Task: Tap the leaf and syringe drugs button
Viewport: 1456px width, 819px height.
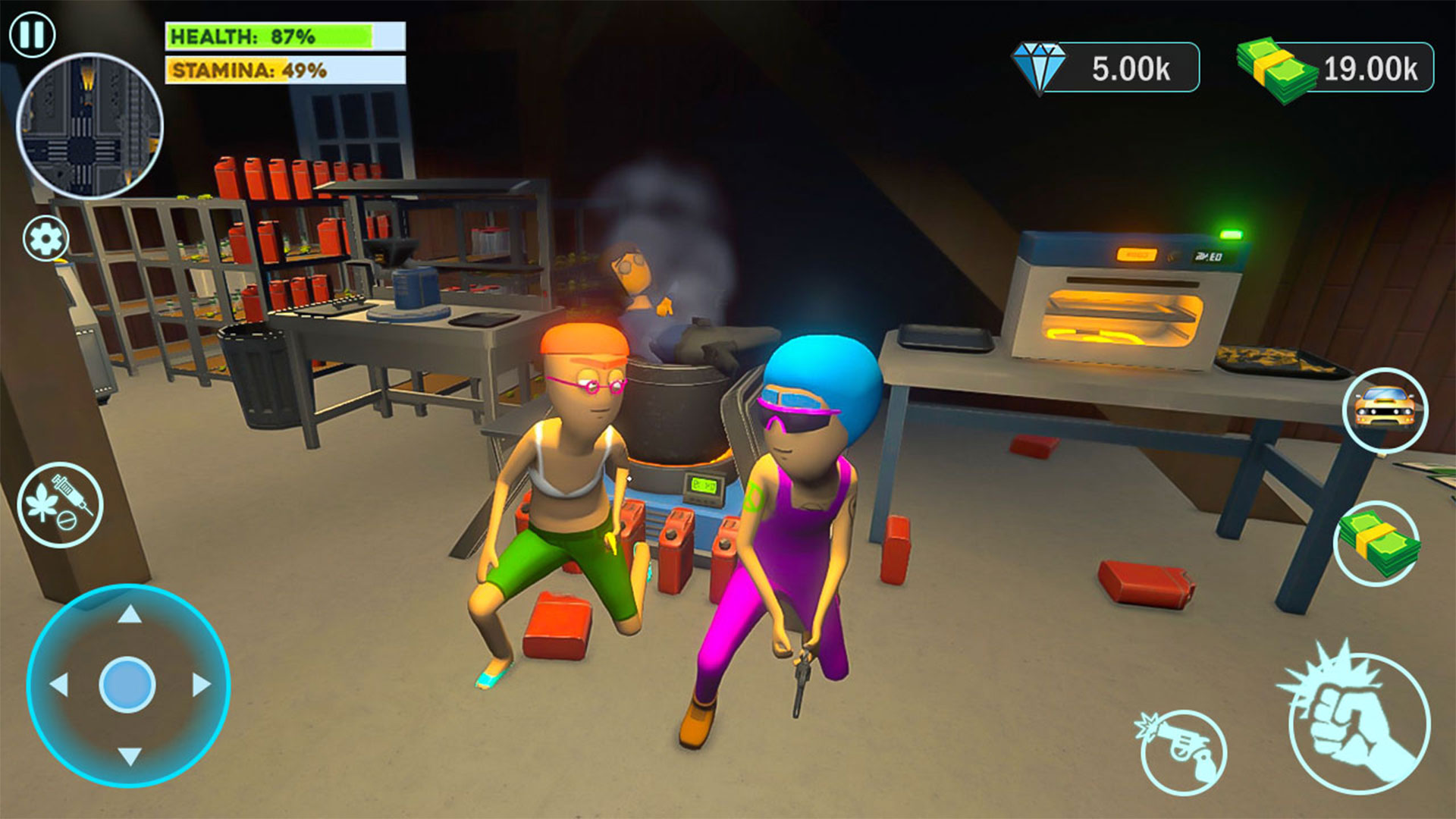Action: 60,504
